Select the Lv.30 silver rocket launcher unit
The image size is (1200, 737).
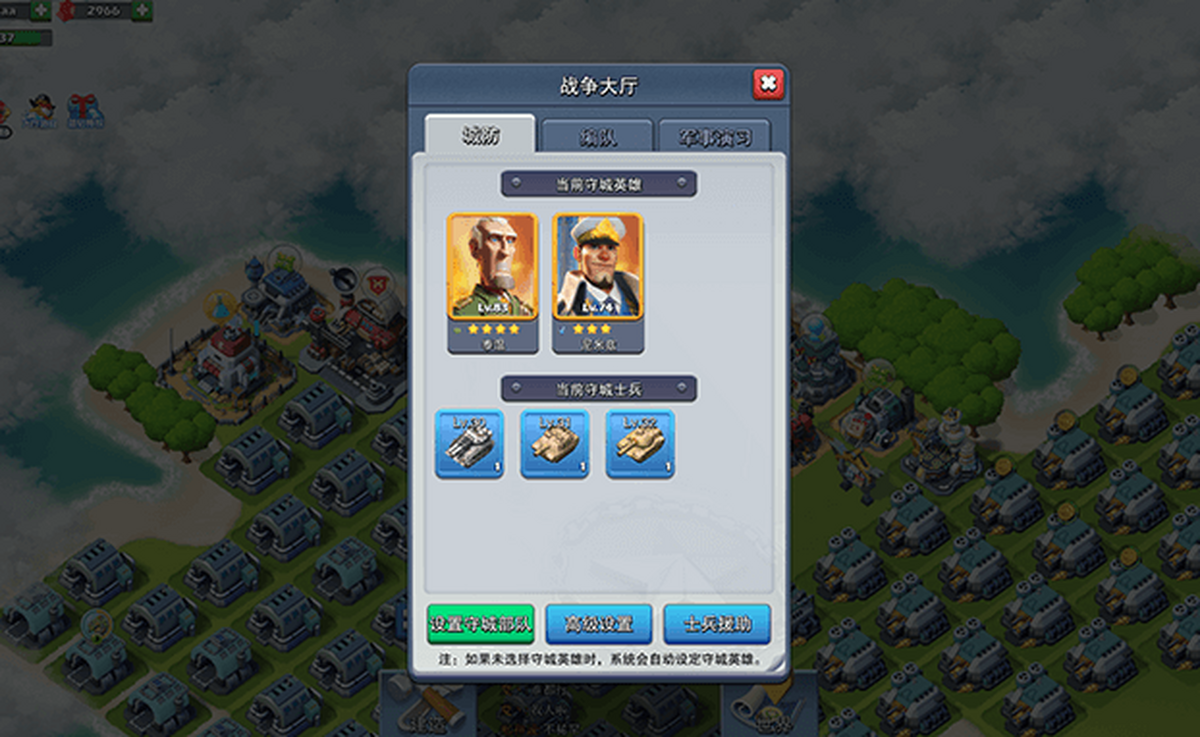coord(470,443)
